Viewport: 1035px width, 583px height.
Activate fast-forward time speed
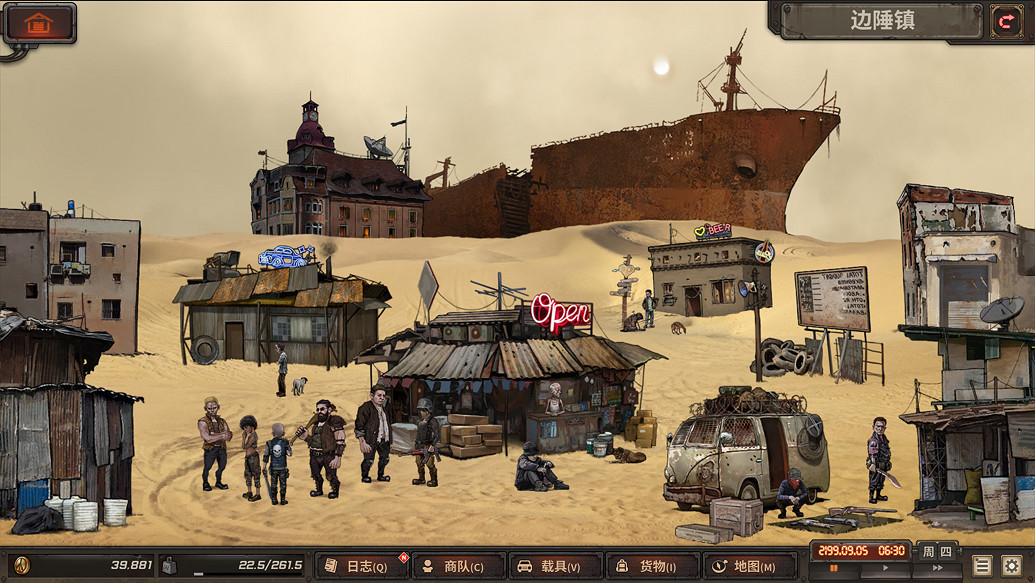tap(937, 569)
